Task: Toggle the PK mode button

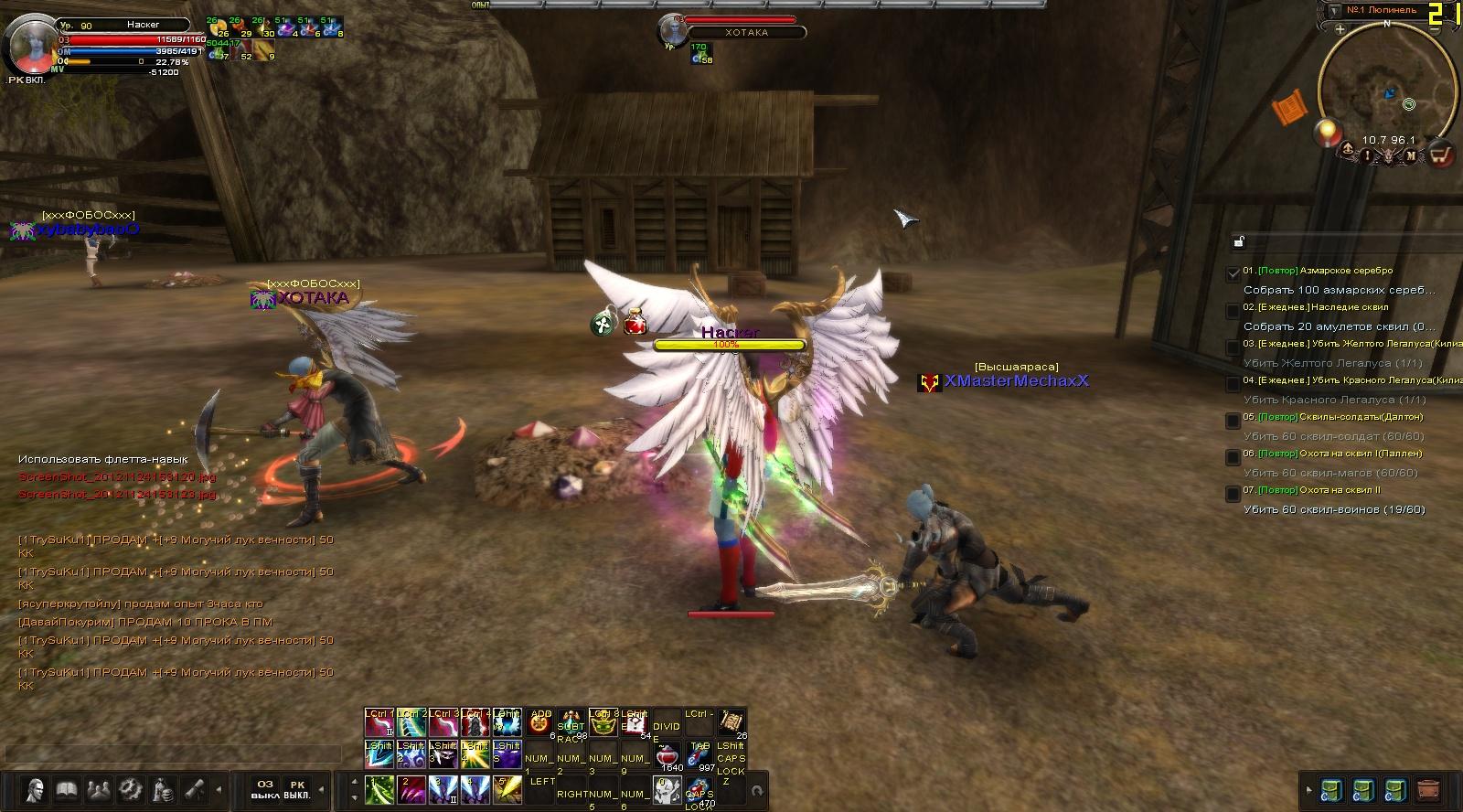Action: pyautogui.click(x=296, y=789)
